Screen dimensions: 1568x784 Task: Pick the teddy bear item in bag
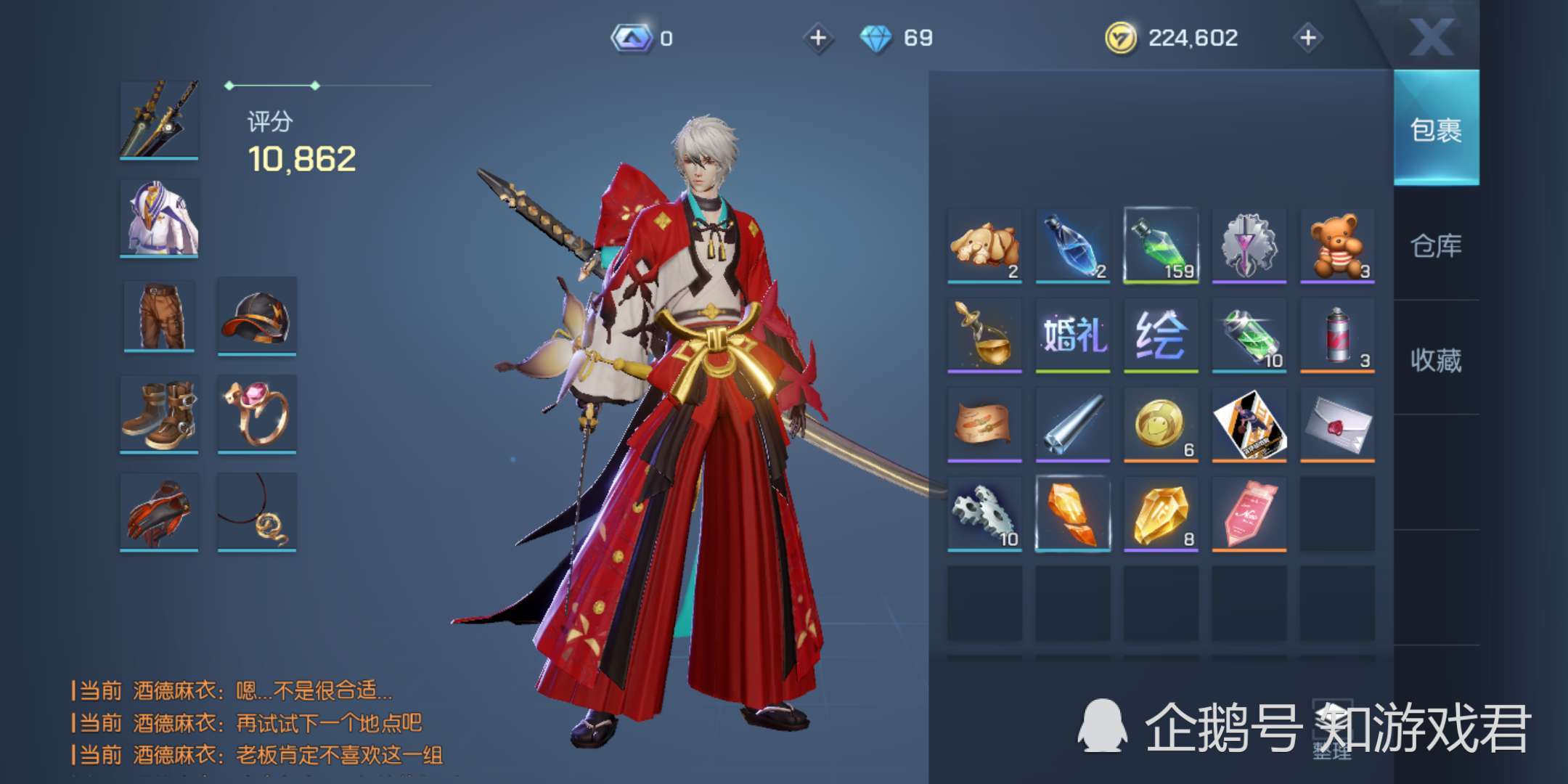coord(1337,245)
